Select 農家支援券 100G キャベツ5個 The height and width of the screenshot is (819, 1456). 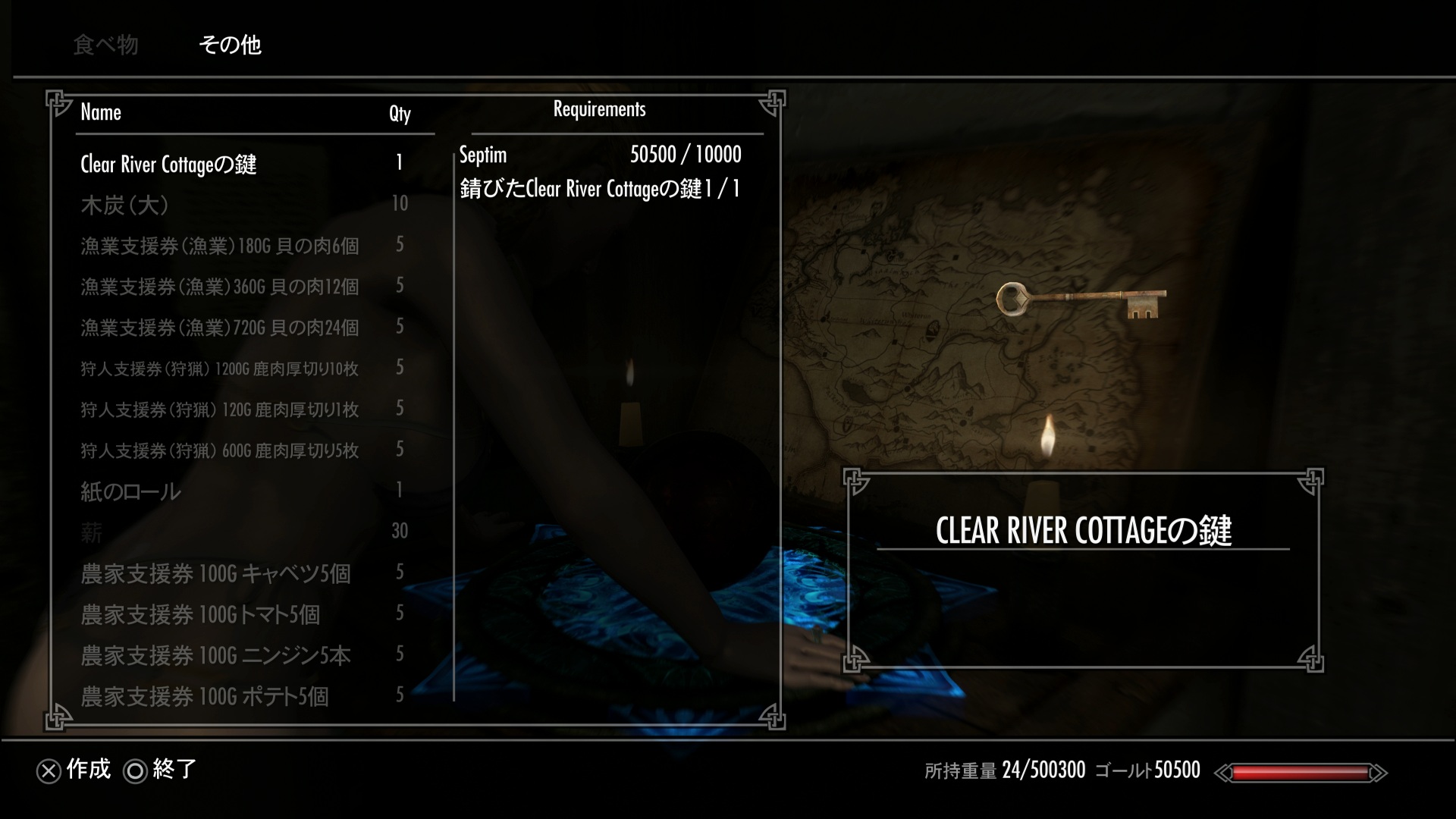point(215,573)
